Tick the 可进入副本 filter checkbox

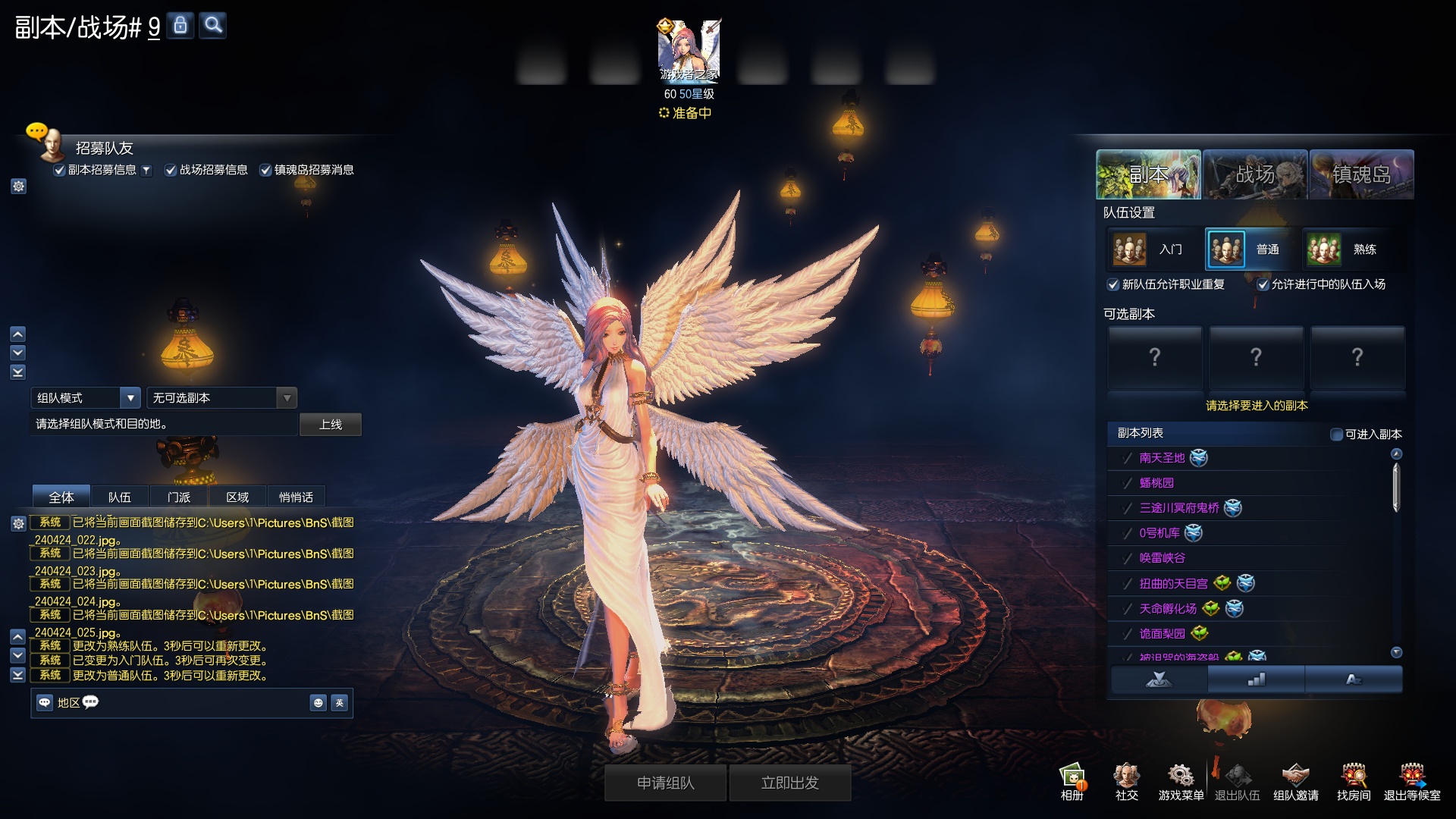point(1337,435)
